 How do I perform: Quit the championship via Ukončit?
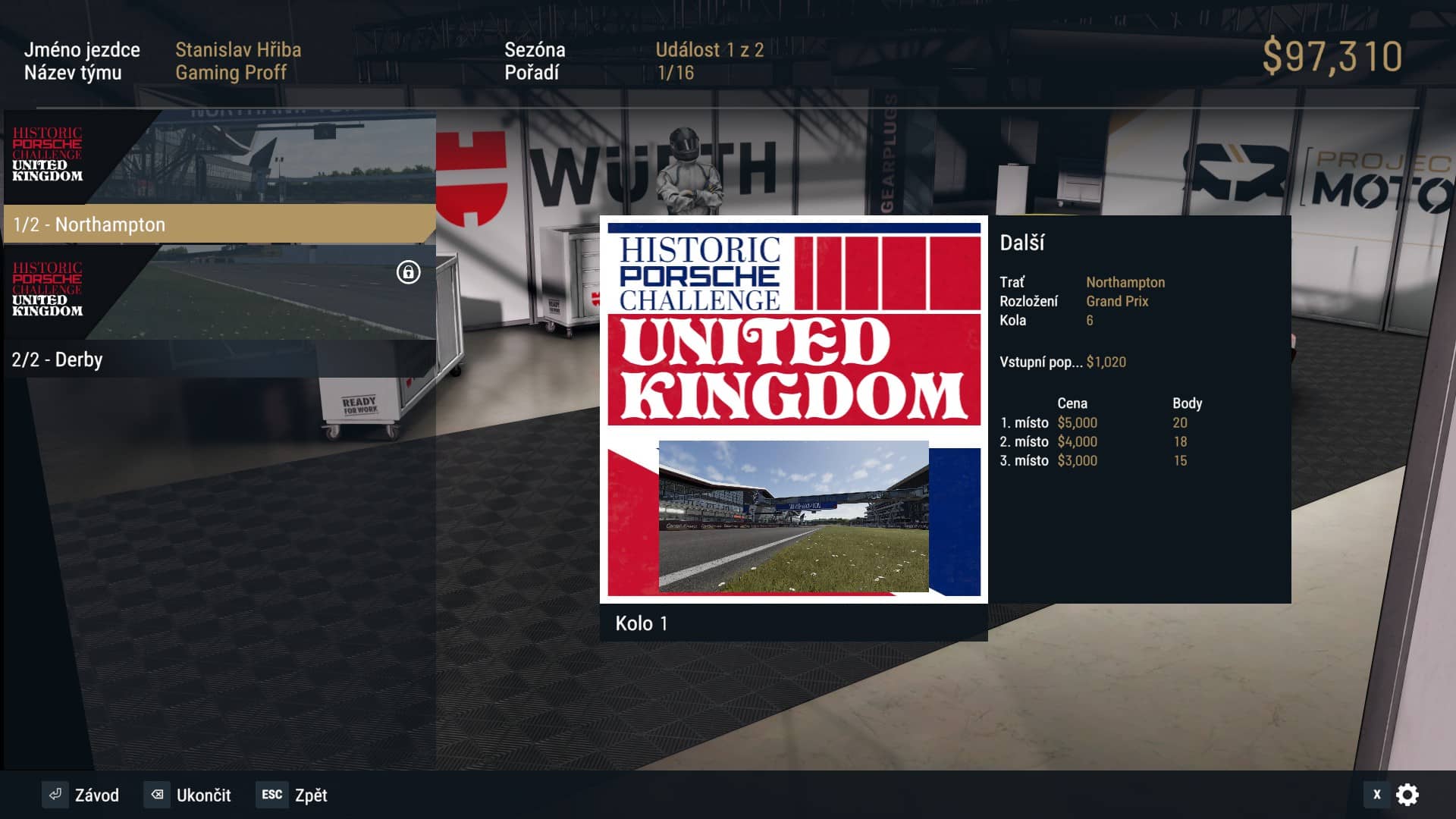point(188,795)
